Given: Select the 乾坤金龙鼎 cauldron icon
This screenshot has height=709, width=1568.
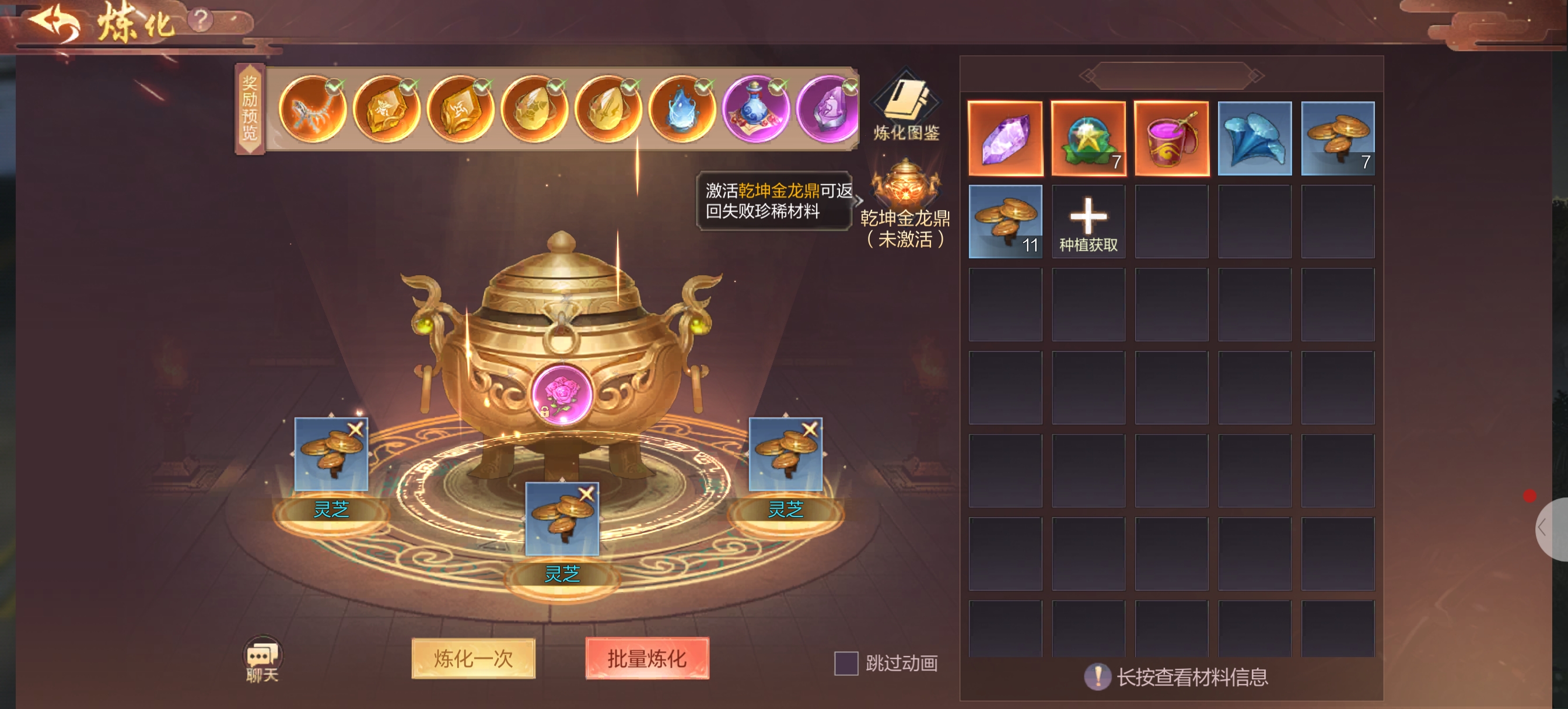Looking at the screenshot, I should 905,184.
